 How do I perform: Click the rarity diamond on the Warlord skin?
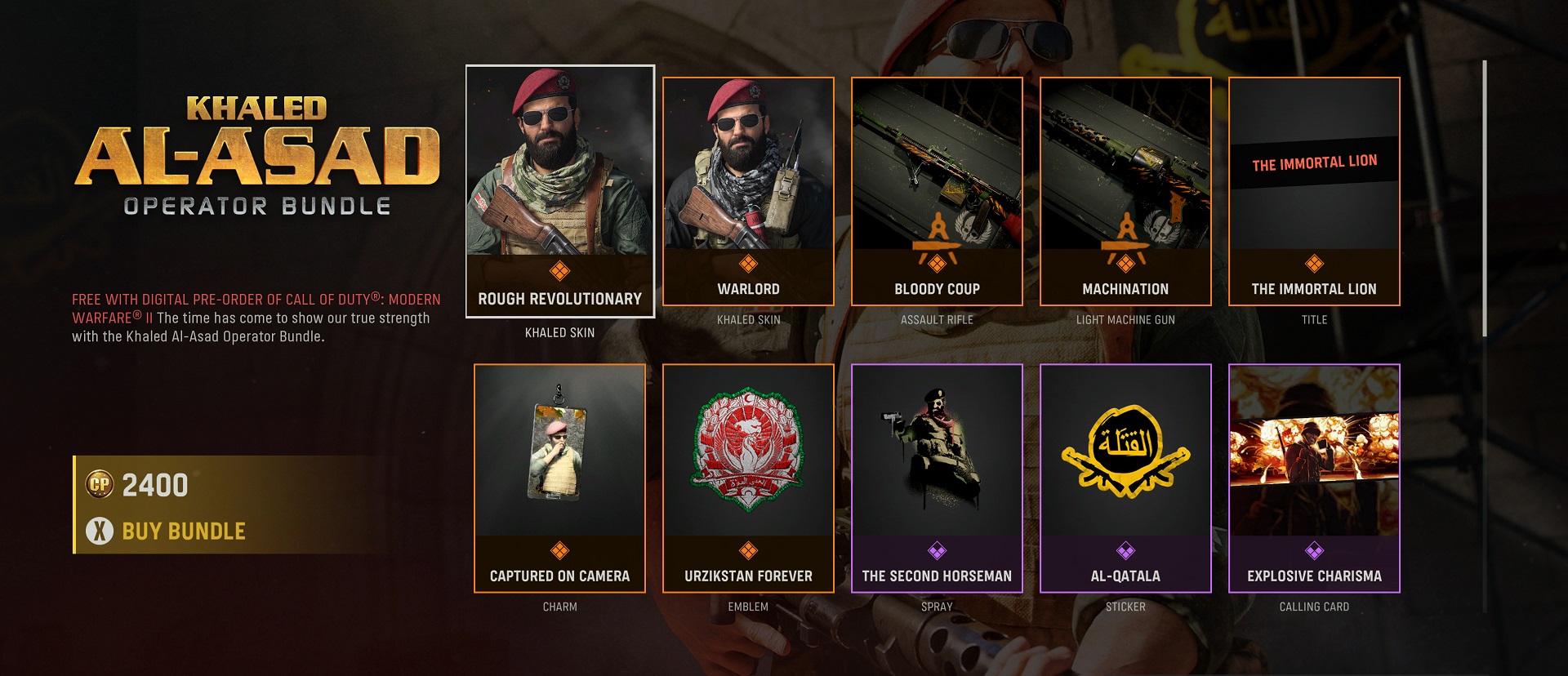point(747,266)
